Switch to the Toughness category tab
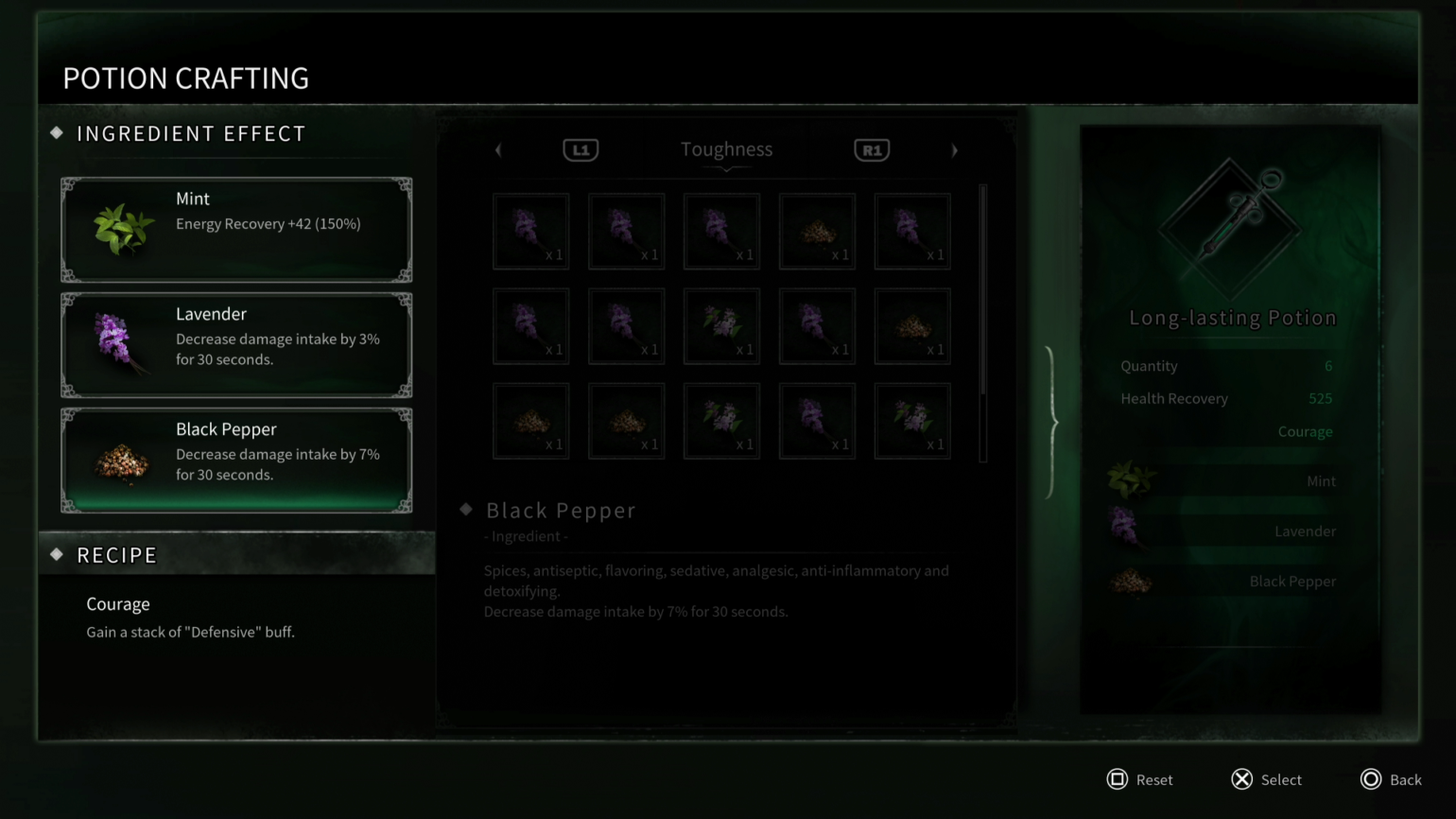 (x=726, y=148)
